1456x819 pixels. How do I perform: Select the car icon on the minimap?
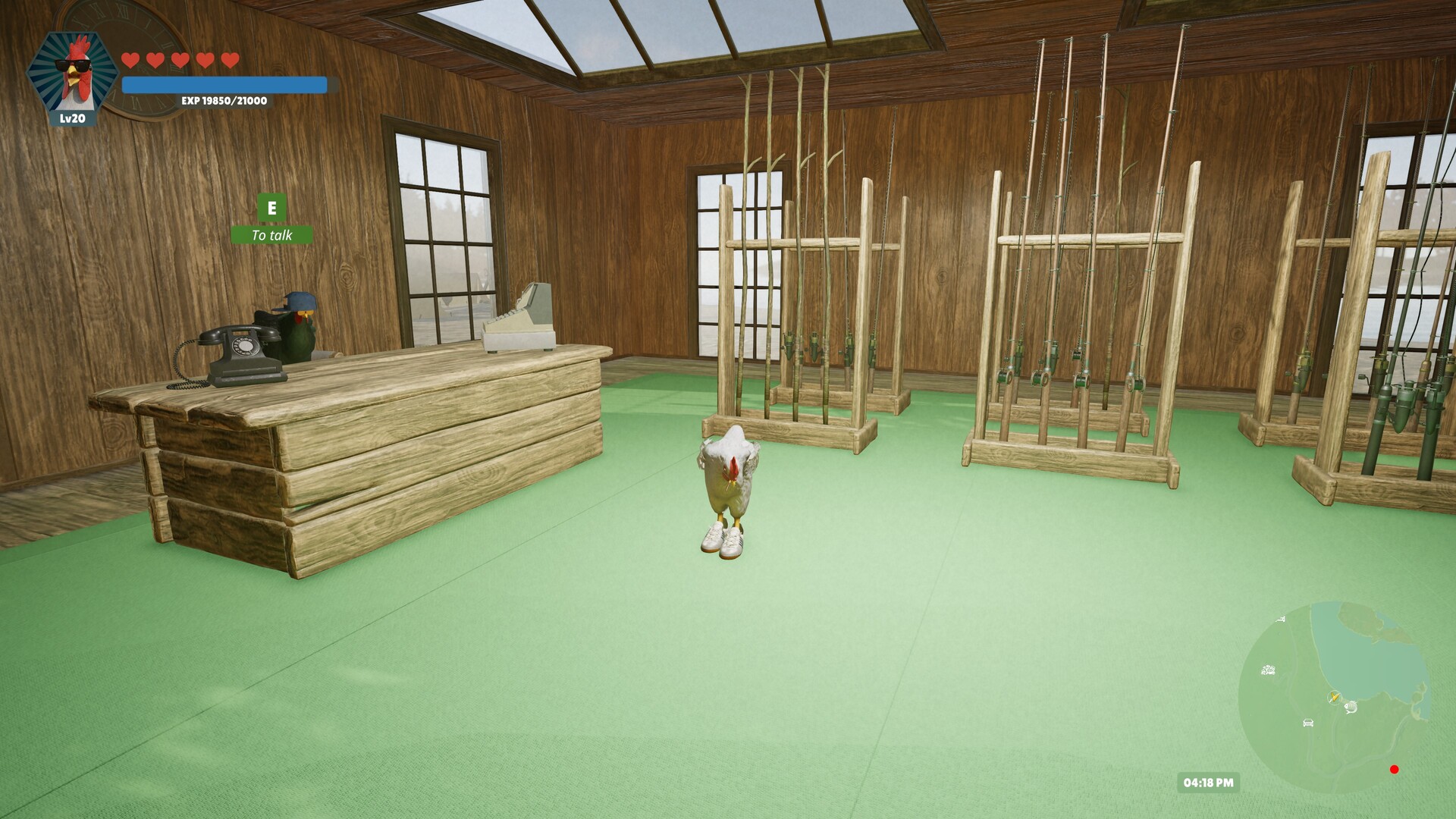click(x=1308, y=723)
